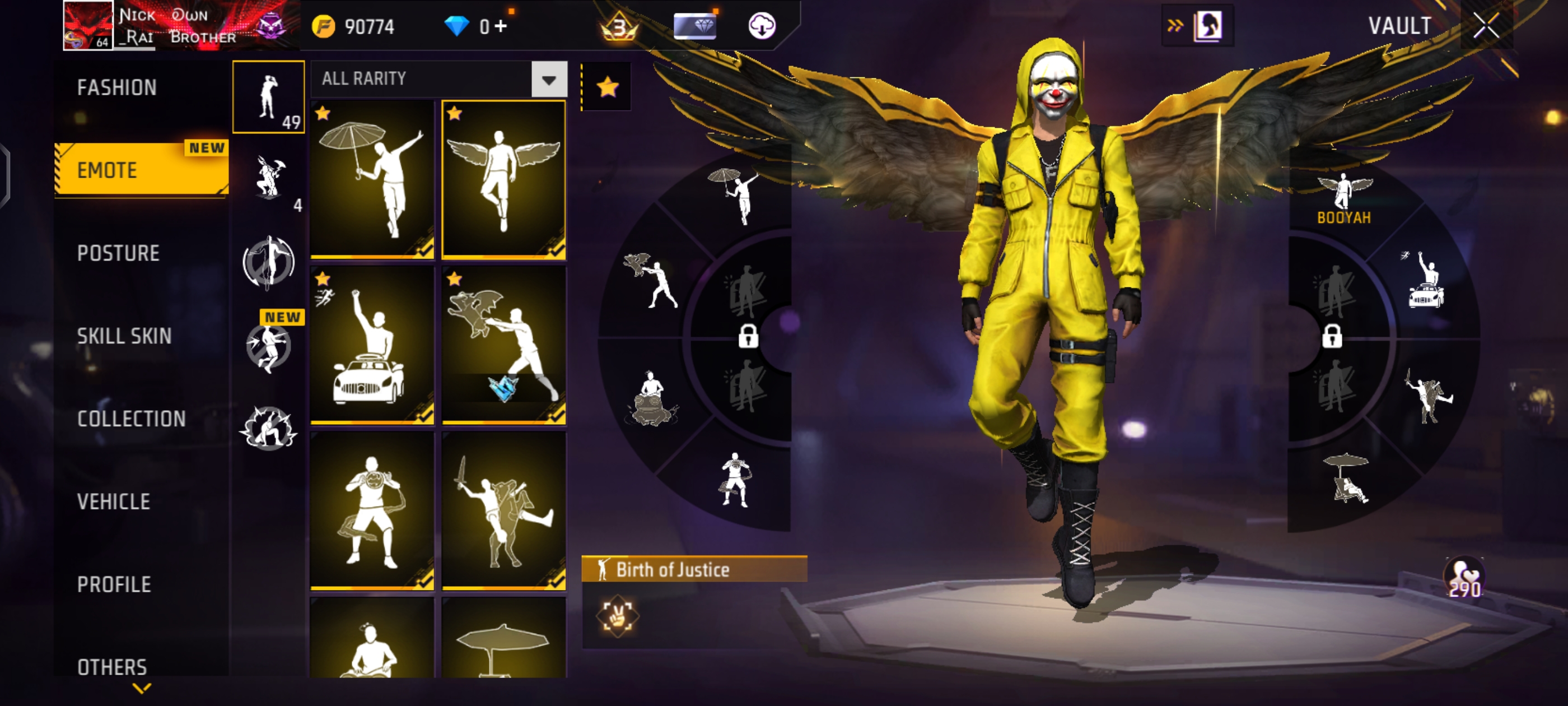Pick the dragon punch emote card
1568x706 pixels.
(x=503, y=345)
